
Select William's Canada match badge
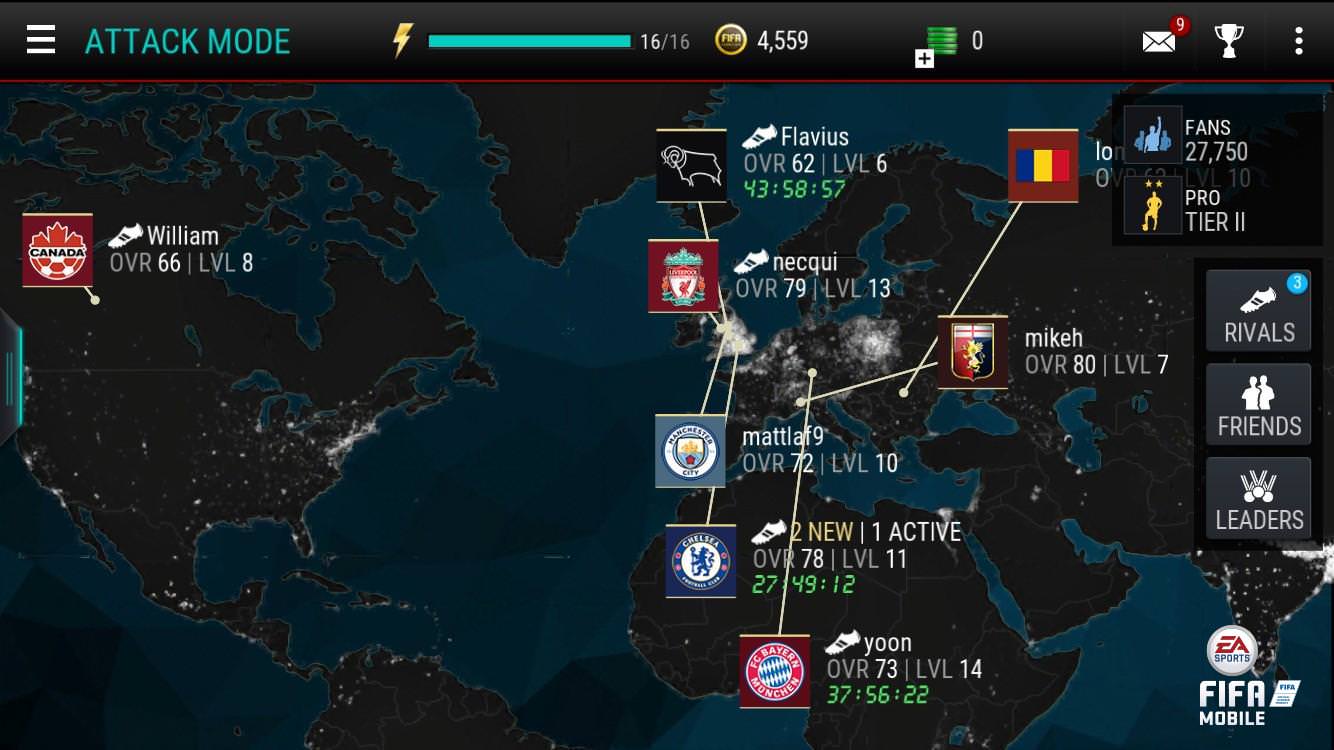(x=57, y=250)
